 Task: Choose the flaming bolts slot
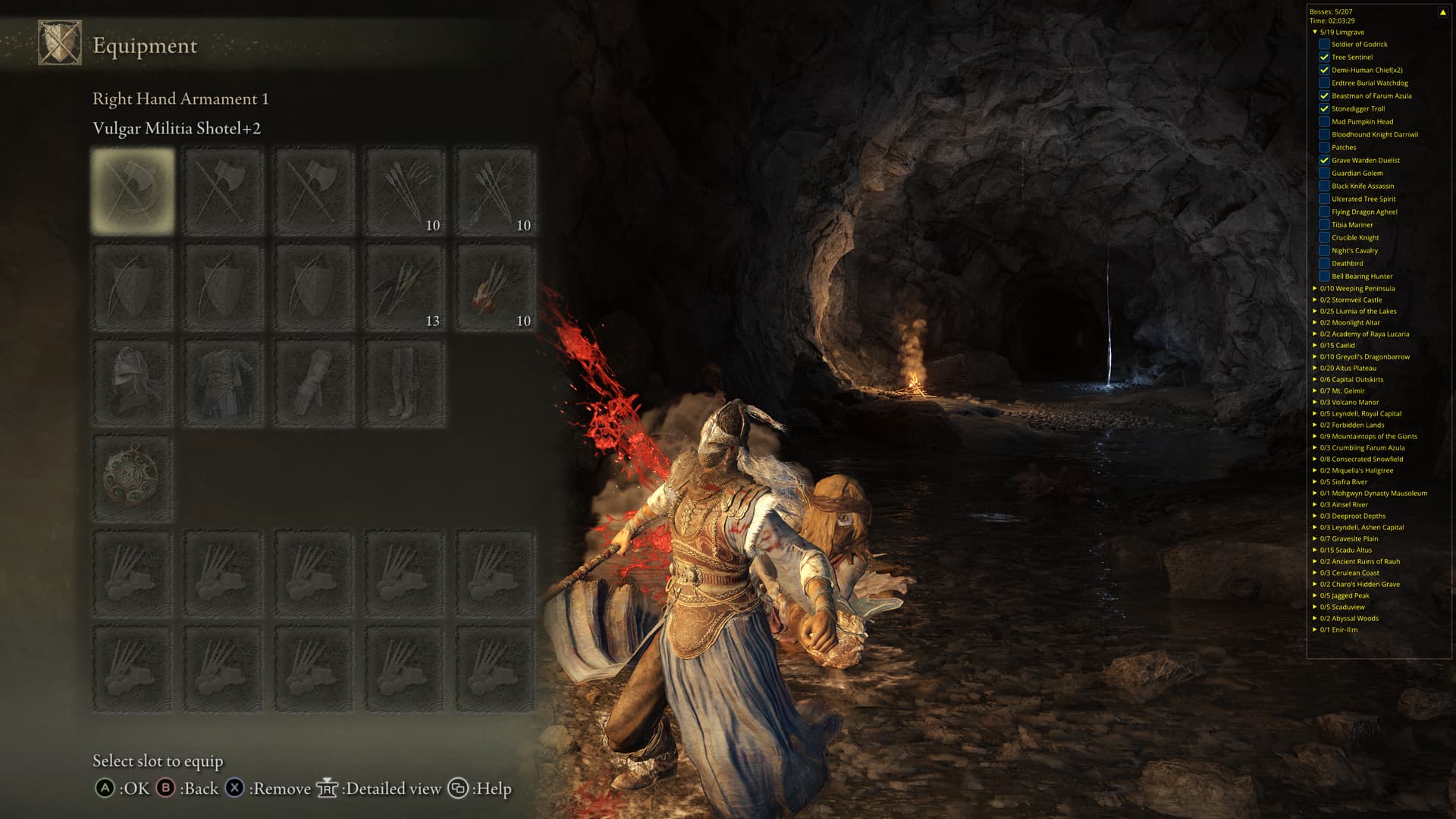[496, 287]
